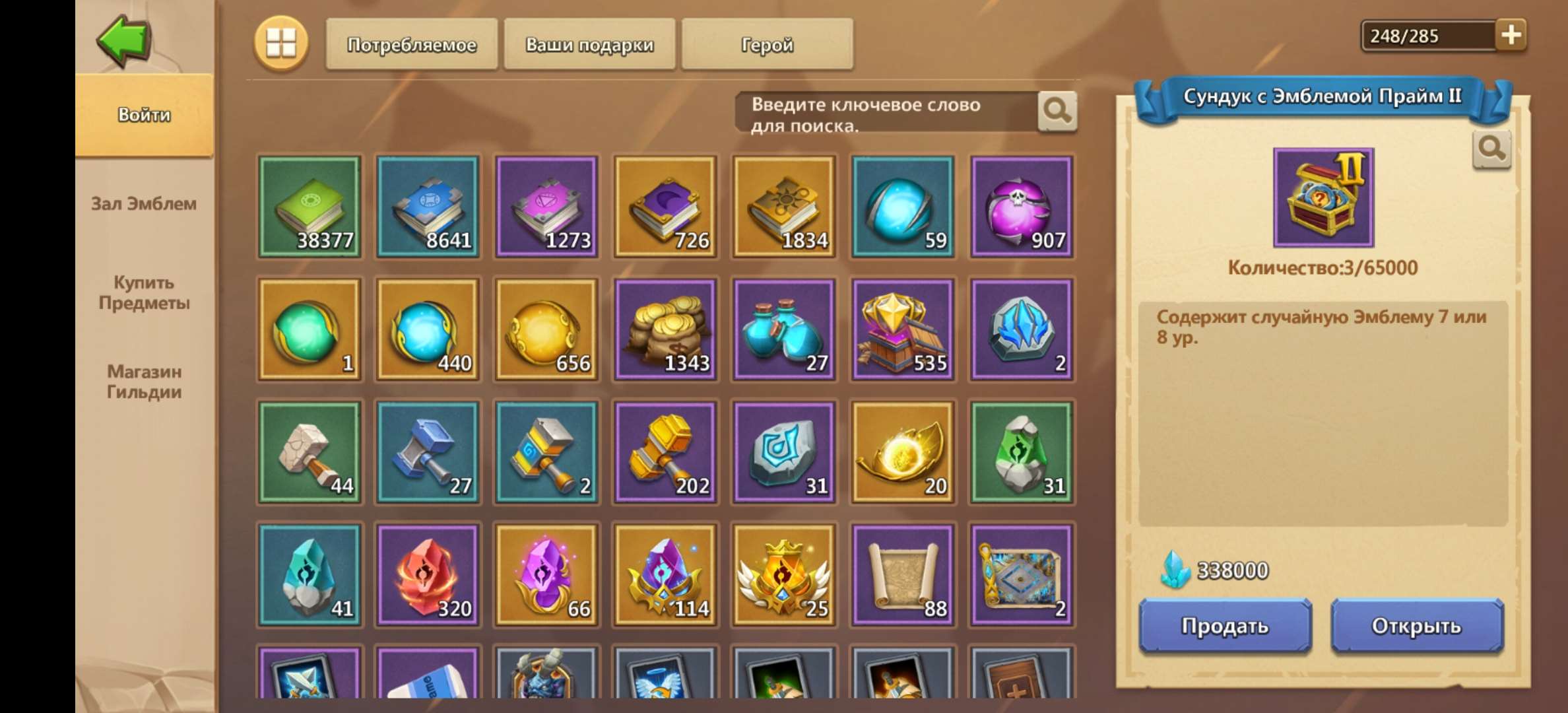Open the Ваши подарки tab
This screenshot has height=713, width=1568.
[x=590, y=45]
